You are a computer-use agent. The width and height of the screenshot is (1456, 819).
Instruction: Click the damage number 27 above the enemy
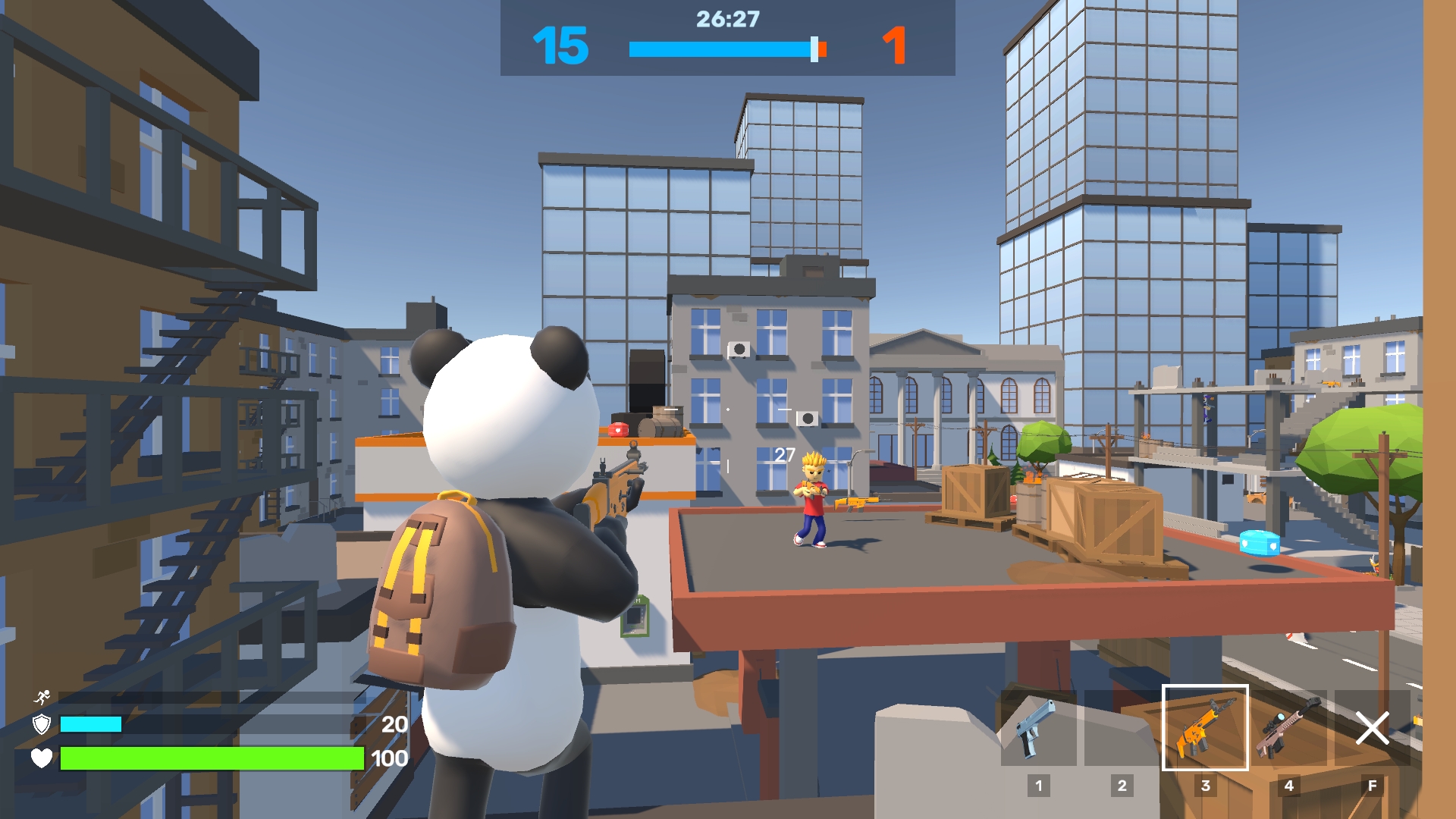(783, 456)
